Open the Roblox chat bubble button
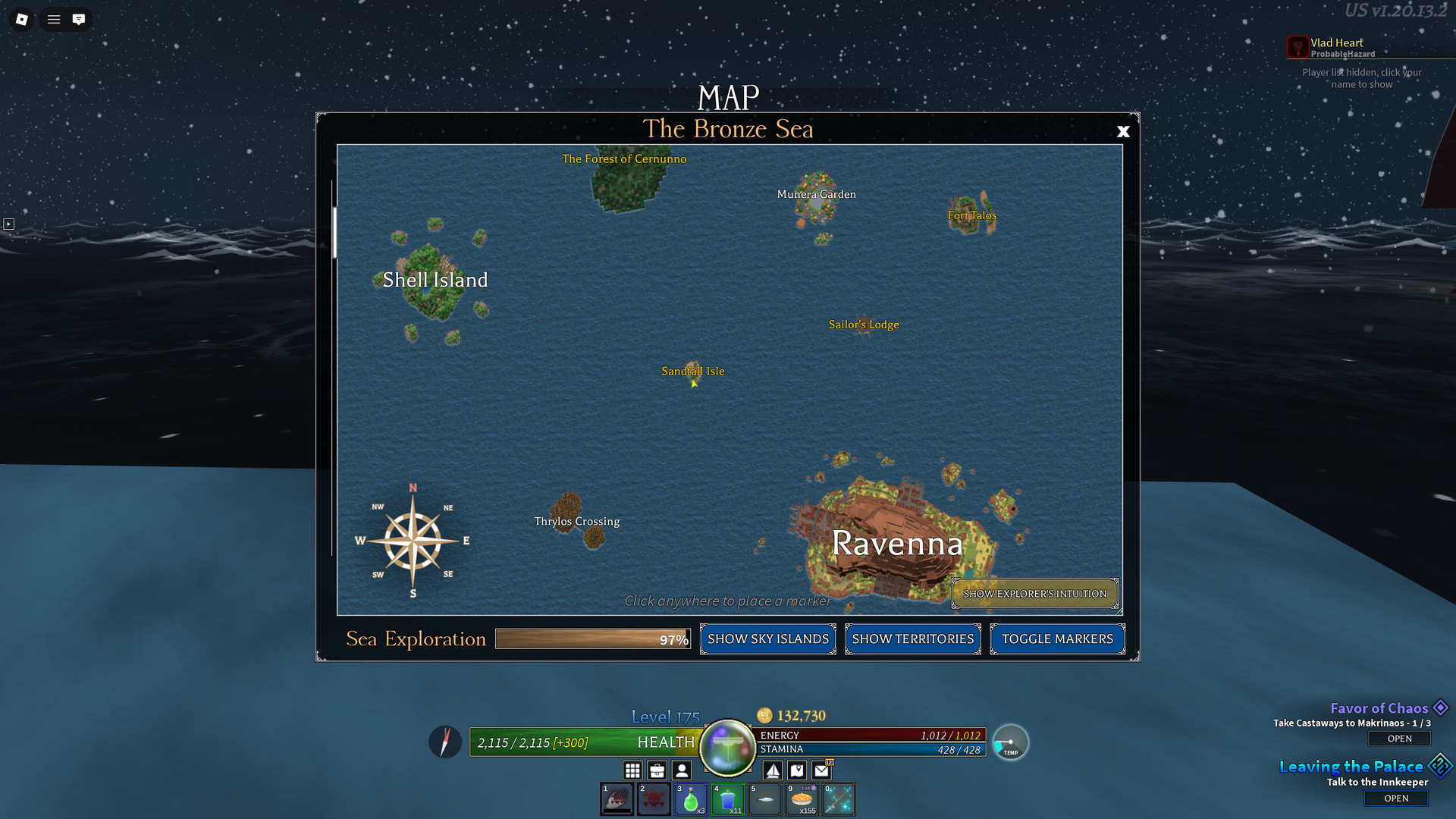The width and height of the screenshot is (1456, 819). tap(79, 19)
